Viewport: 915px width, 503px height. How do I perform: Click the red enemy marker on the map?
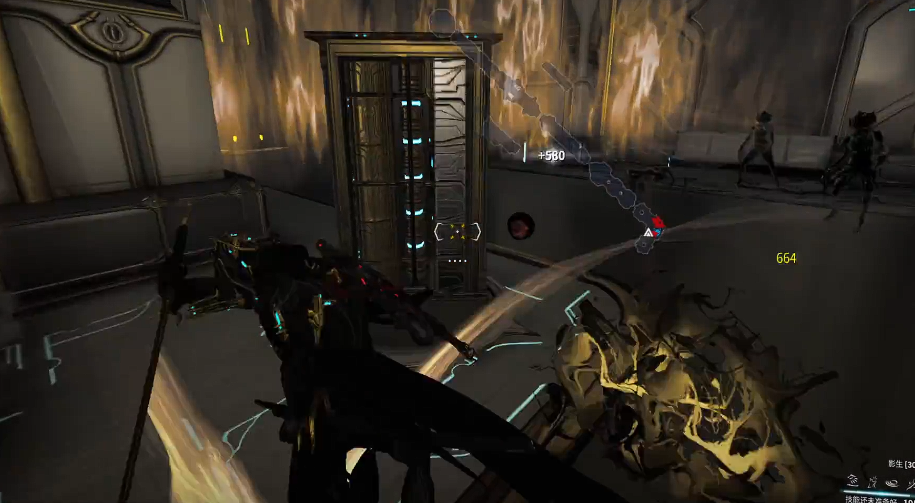656,221
